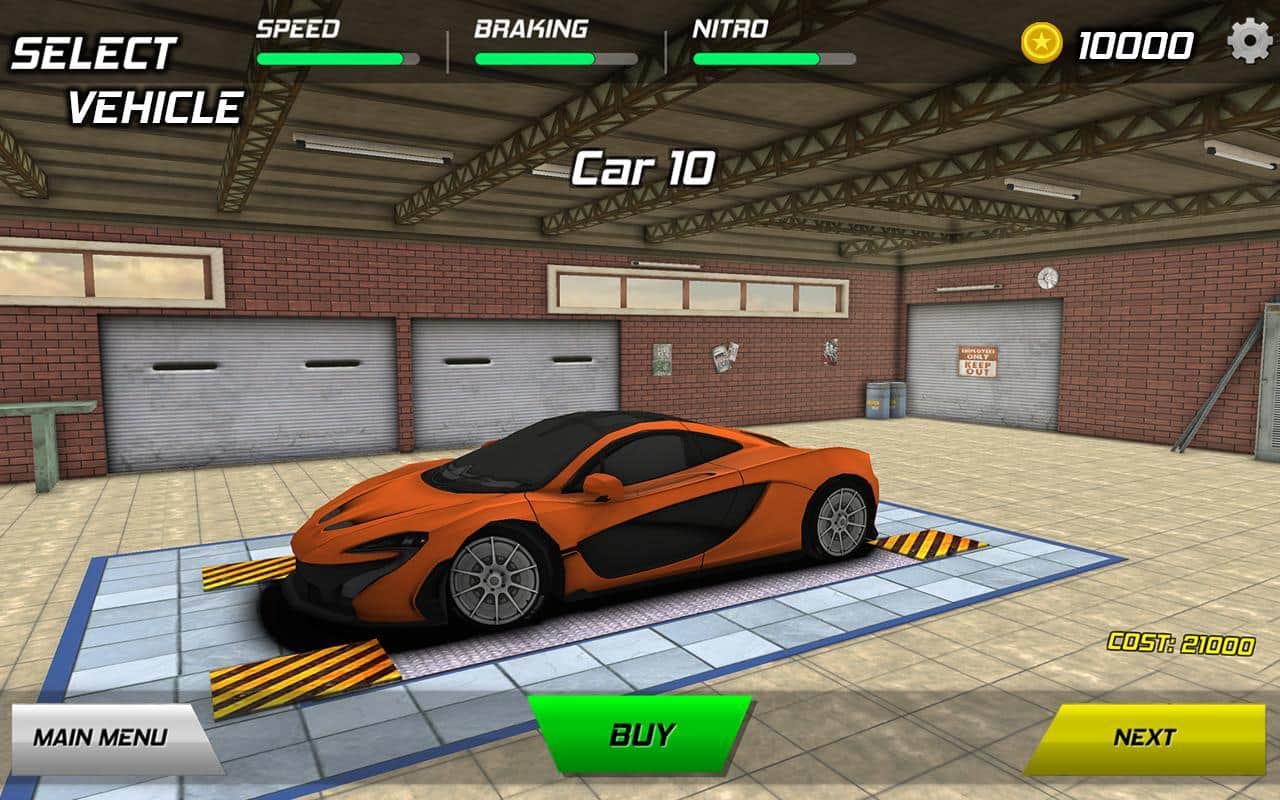This screenshot has width=1280, height=800.
Task: Go to the next vehicle
Action: pyautogui.click(x=1144, y=738)
